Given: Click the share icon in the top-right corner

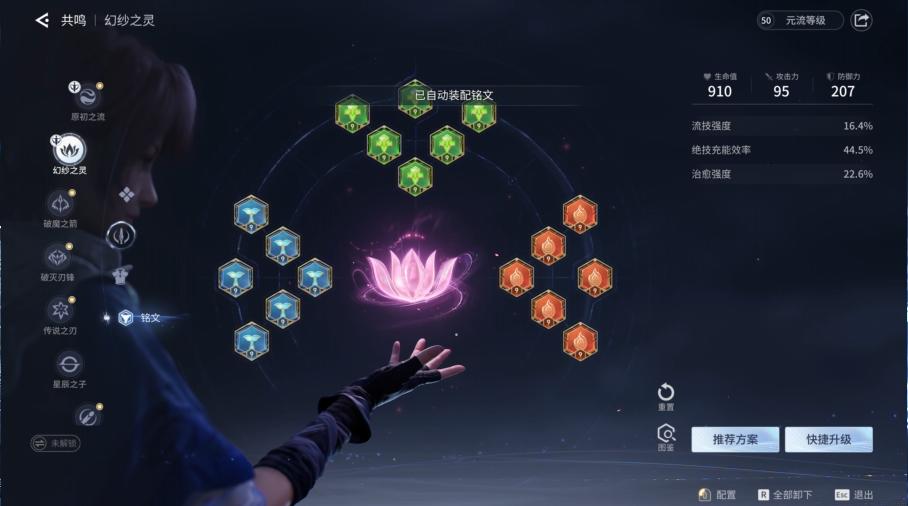Looking at the screenshot, I should (861, 20).
